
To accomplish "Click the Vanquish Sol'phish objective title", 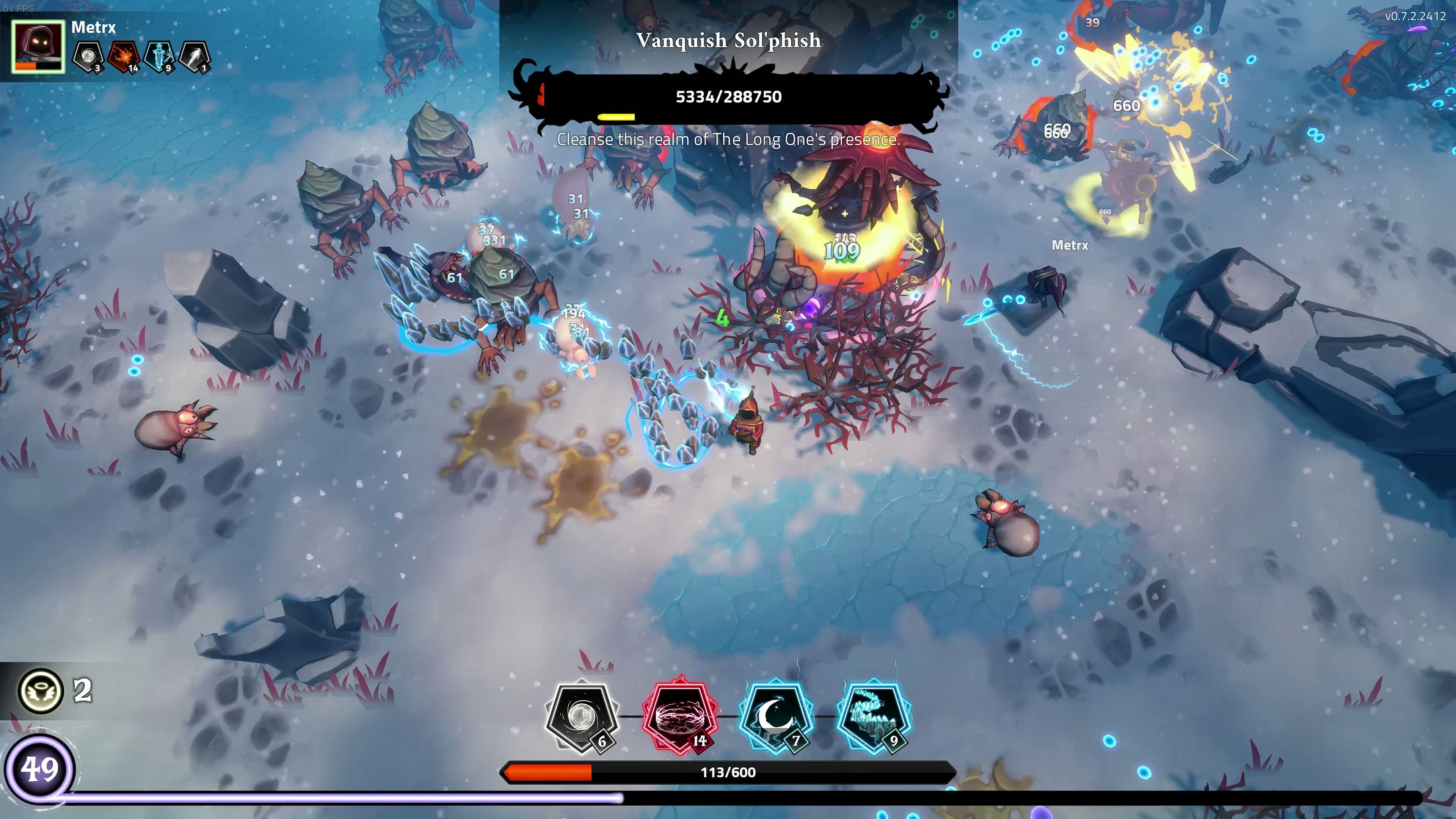I will (x=728, y=41).
